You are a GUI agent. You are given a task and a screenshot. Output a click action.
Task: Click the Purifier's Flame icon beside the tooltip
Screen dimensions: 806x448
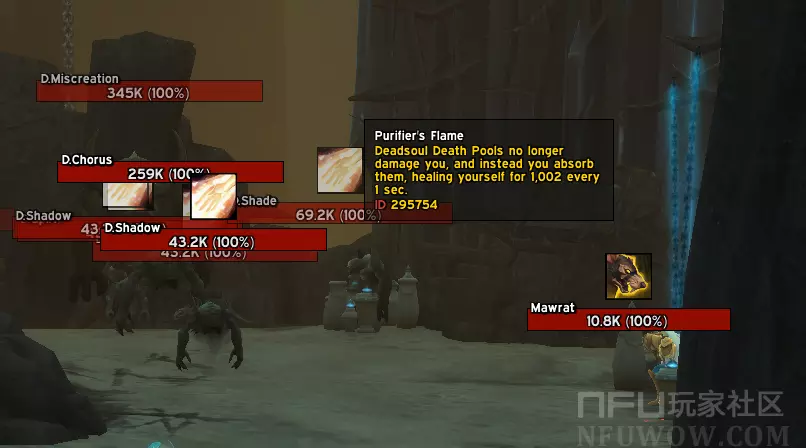coord(340,170)
